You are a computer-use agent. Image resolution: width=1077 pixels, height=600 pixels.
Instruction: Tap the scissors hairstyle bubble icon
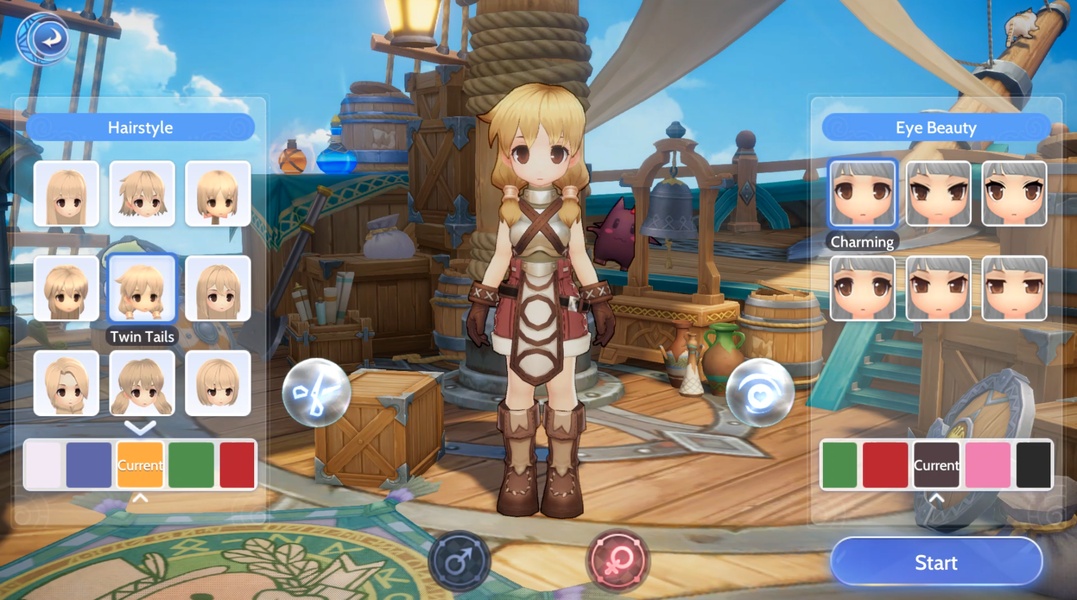point(316,393)
